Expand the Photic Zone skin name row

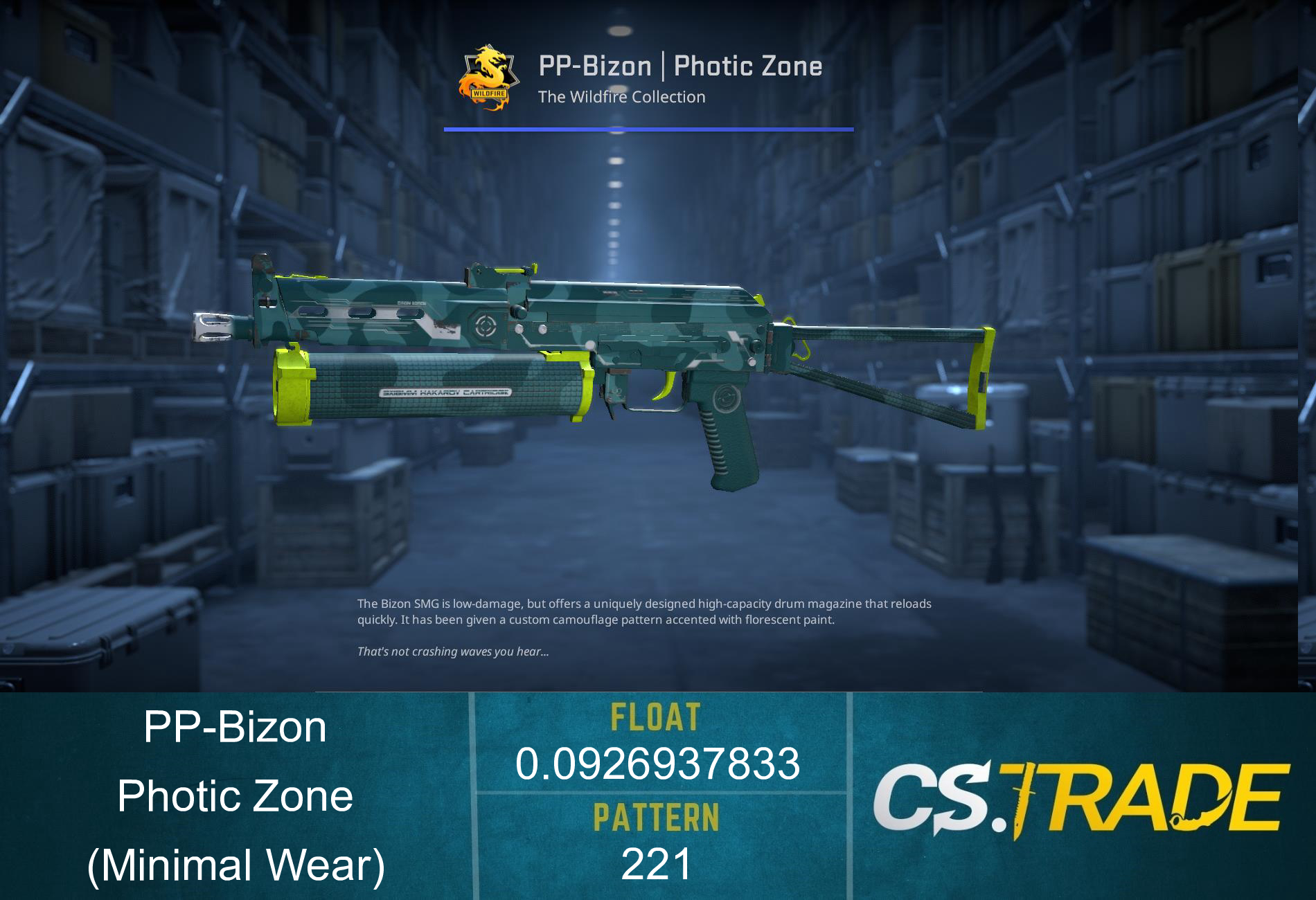(235, 796)
